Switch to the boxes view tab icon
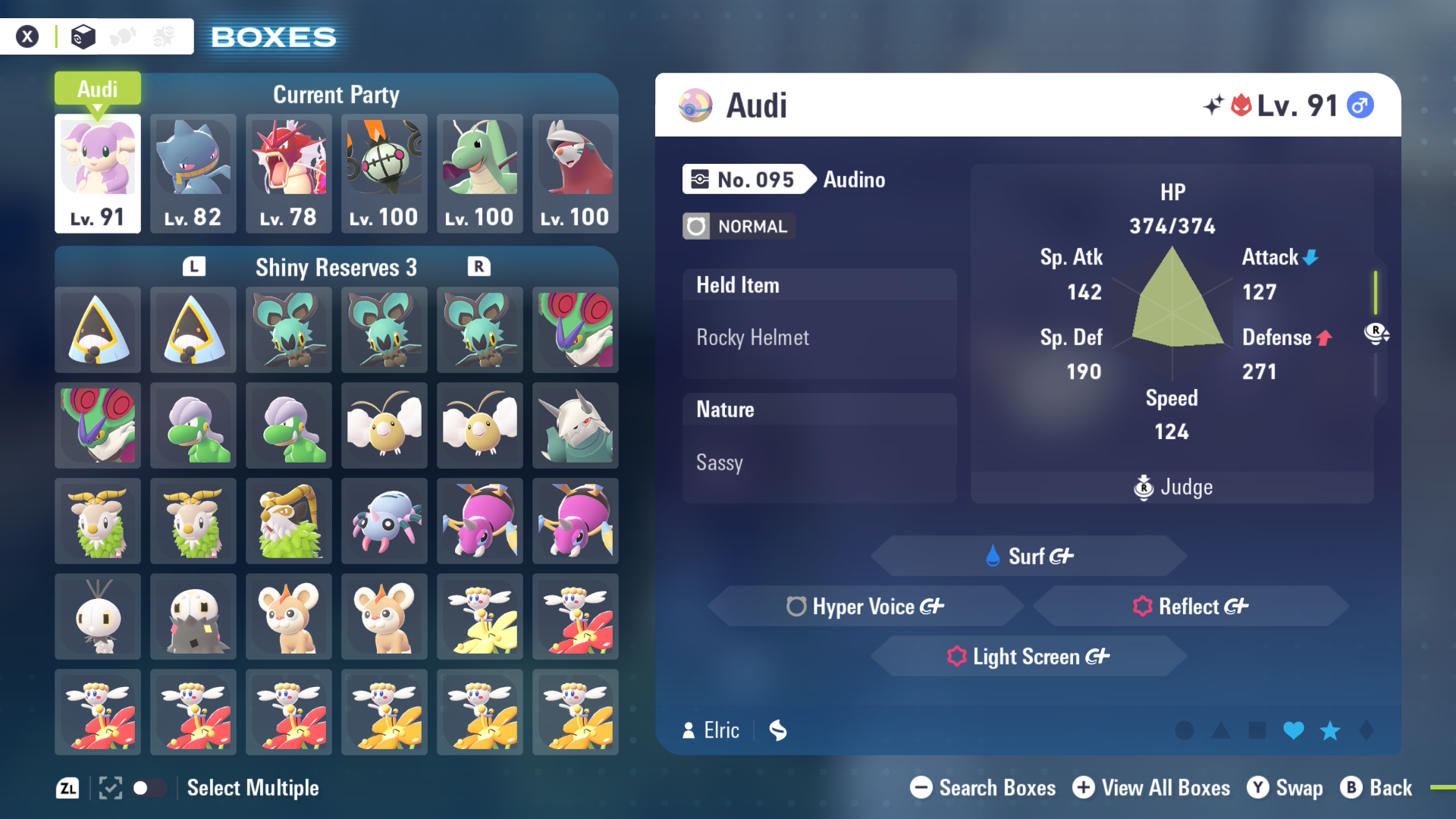Screen dimensions: 1456x819 click(x=83, y=36)
